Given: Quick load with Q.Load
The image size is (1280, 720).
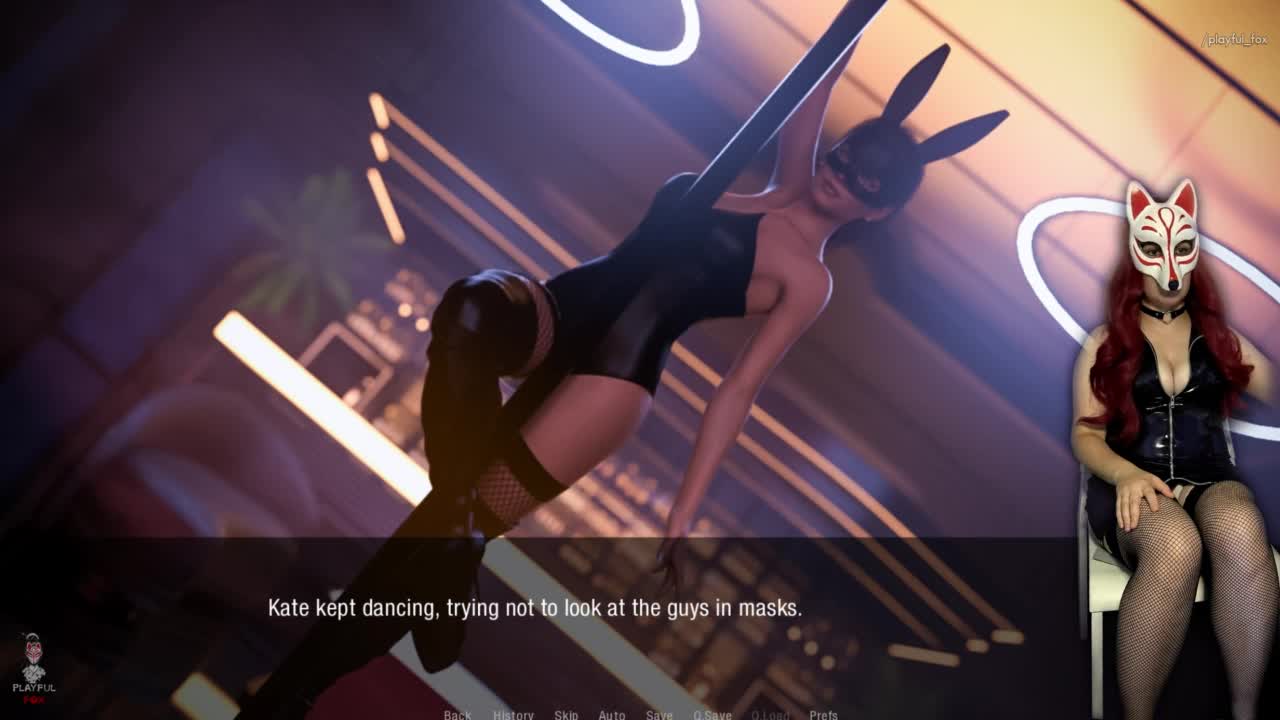Looking at the screenshot, I should pyautogui.click(x=770, y=714).
